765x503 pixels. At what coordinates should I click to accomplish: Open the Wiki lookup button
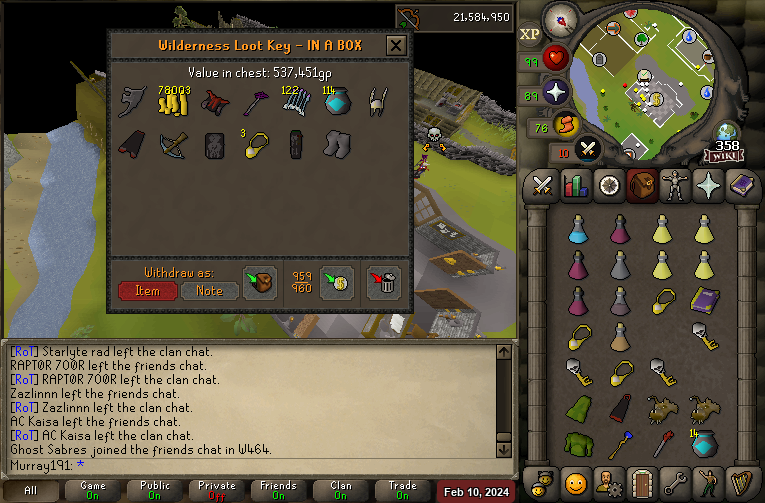[x=726, y=155]
